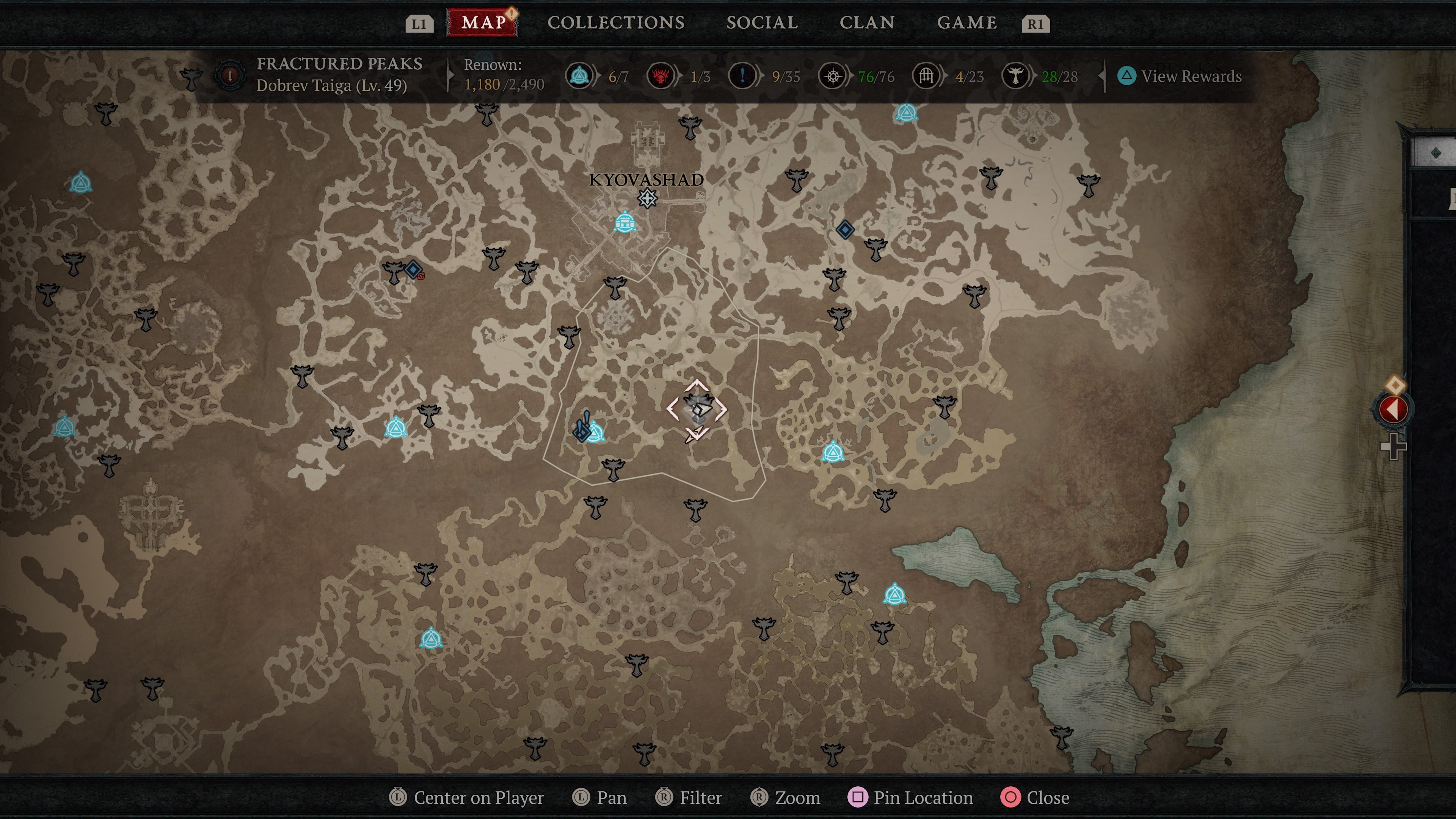The image size is (1456, 819).
Task: Open the SOCIAL menu
Action: pos(762,23)
